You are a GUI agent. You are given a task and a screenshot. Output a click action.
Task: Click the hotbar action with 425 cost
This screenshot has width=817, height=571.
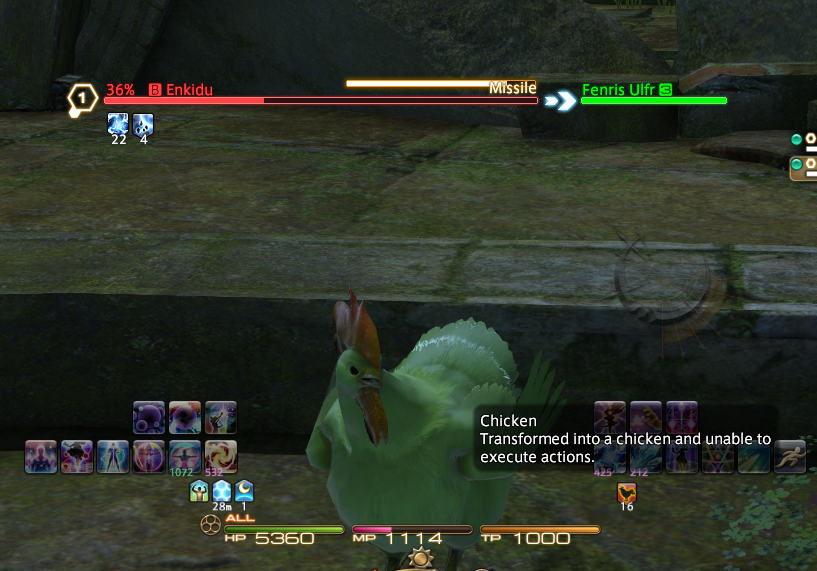pyautogui.click(x=609, y=456)
